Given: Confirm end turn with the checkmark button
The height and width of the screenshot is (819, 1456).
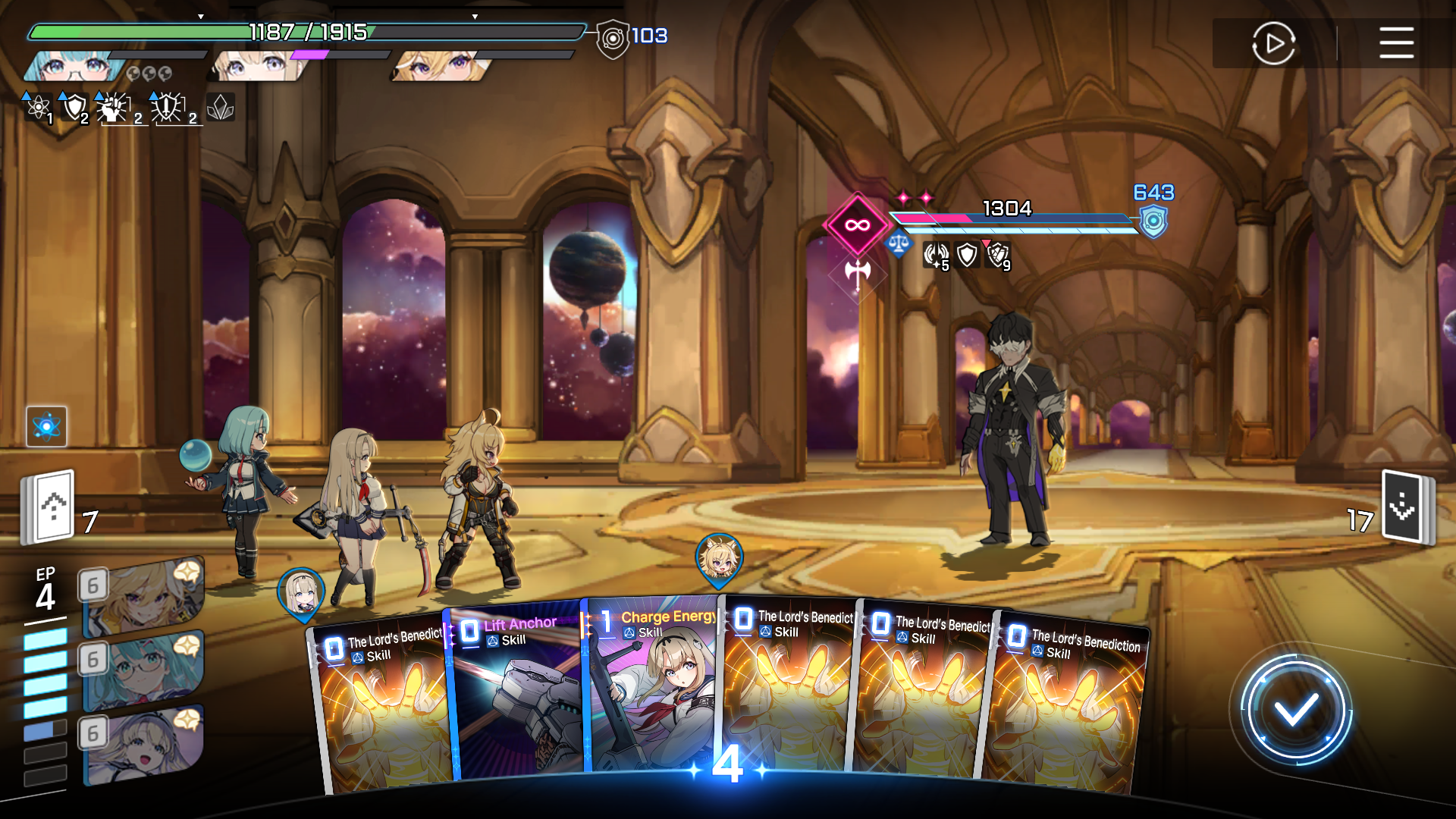Looking at the screenshot, I should pyautogui.click(x=1295, y=711).
